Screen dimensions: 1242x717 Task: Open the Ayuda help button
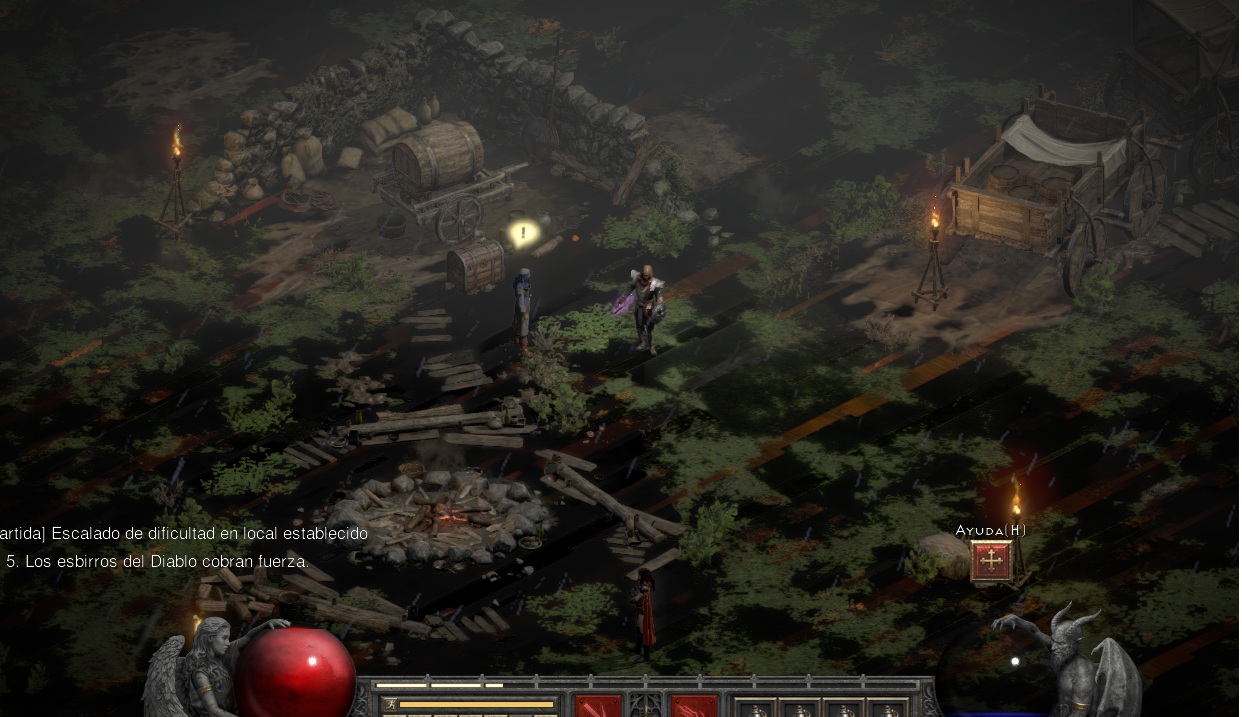991,561
